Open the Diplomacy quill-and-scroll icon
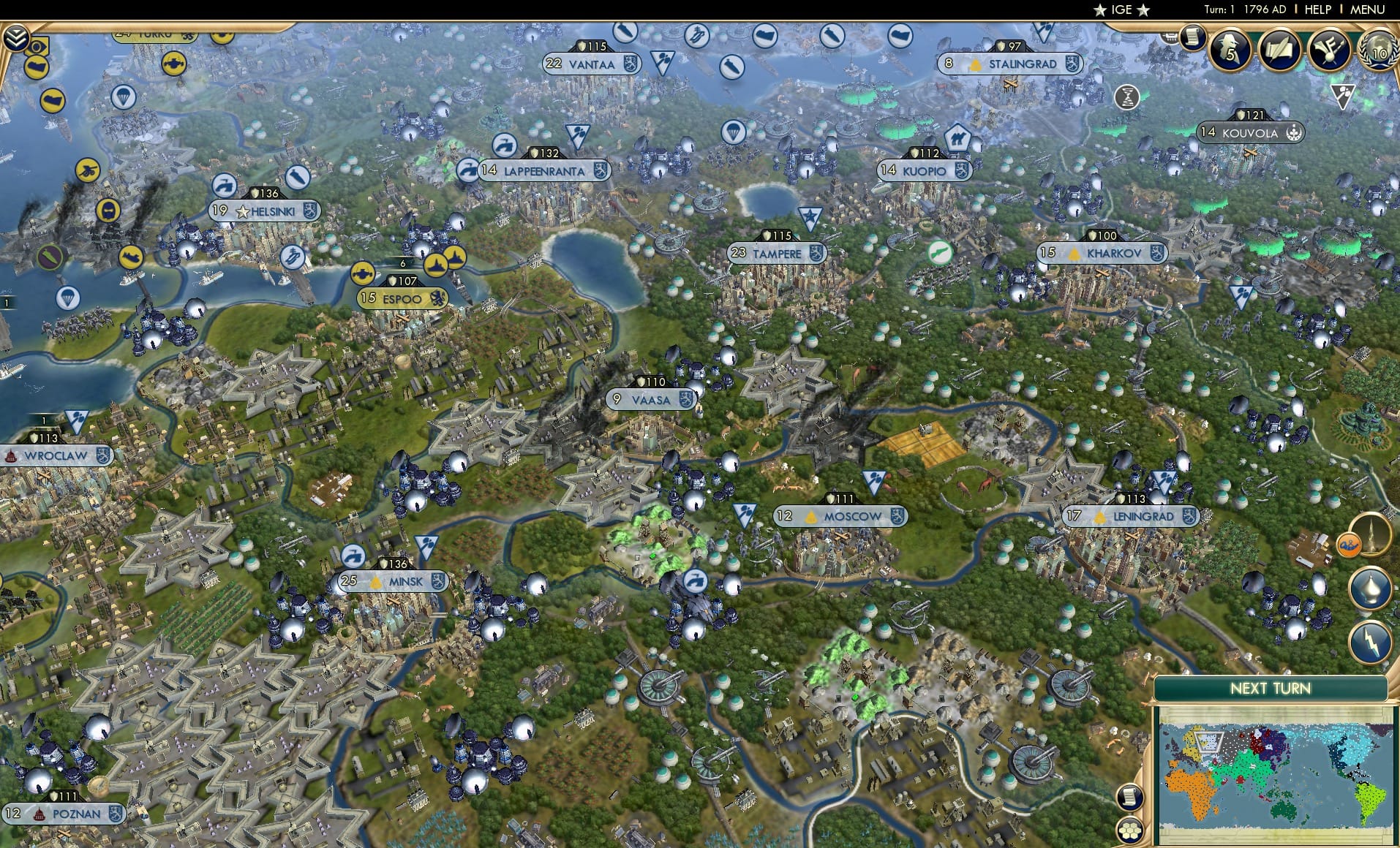Screen dimensions: 1400x848 (x=1279, y=50)
